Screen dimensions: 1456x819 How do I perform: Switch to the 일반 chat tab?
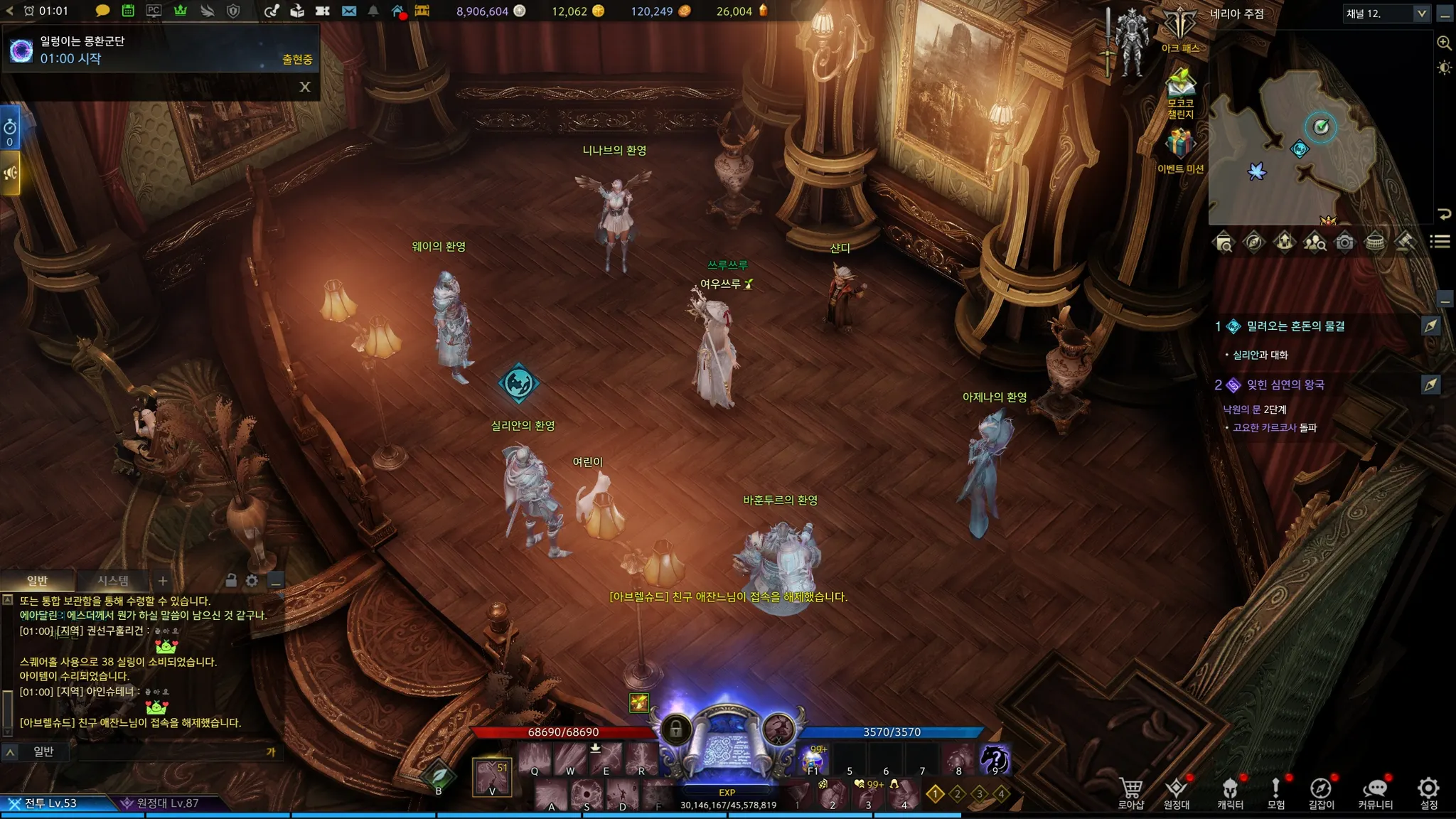click(x=37, y=581)
